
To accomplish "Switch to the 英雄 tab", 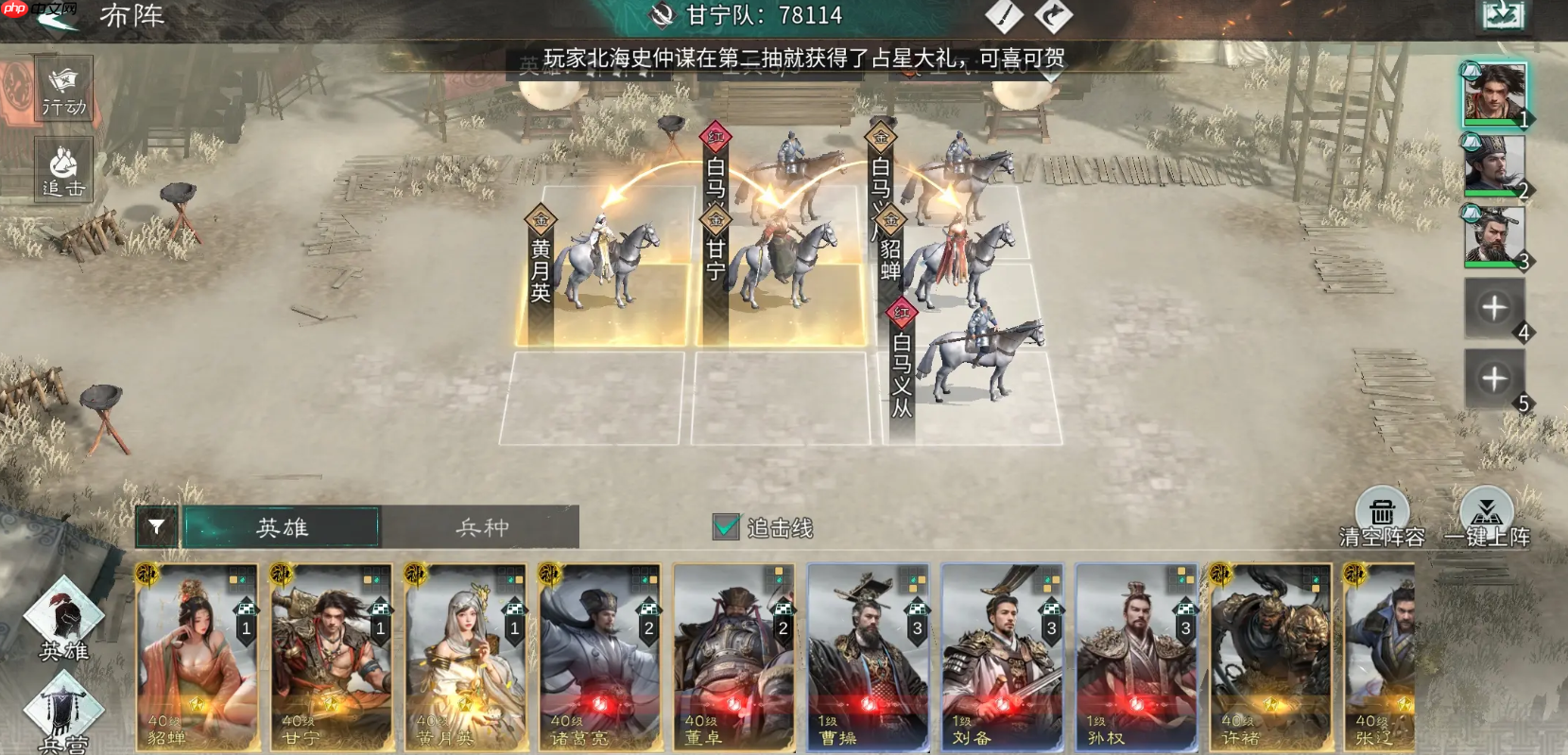I will (x=284, y=527).
